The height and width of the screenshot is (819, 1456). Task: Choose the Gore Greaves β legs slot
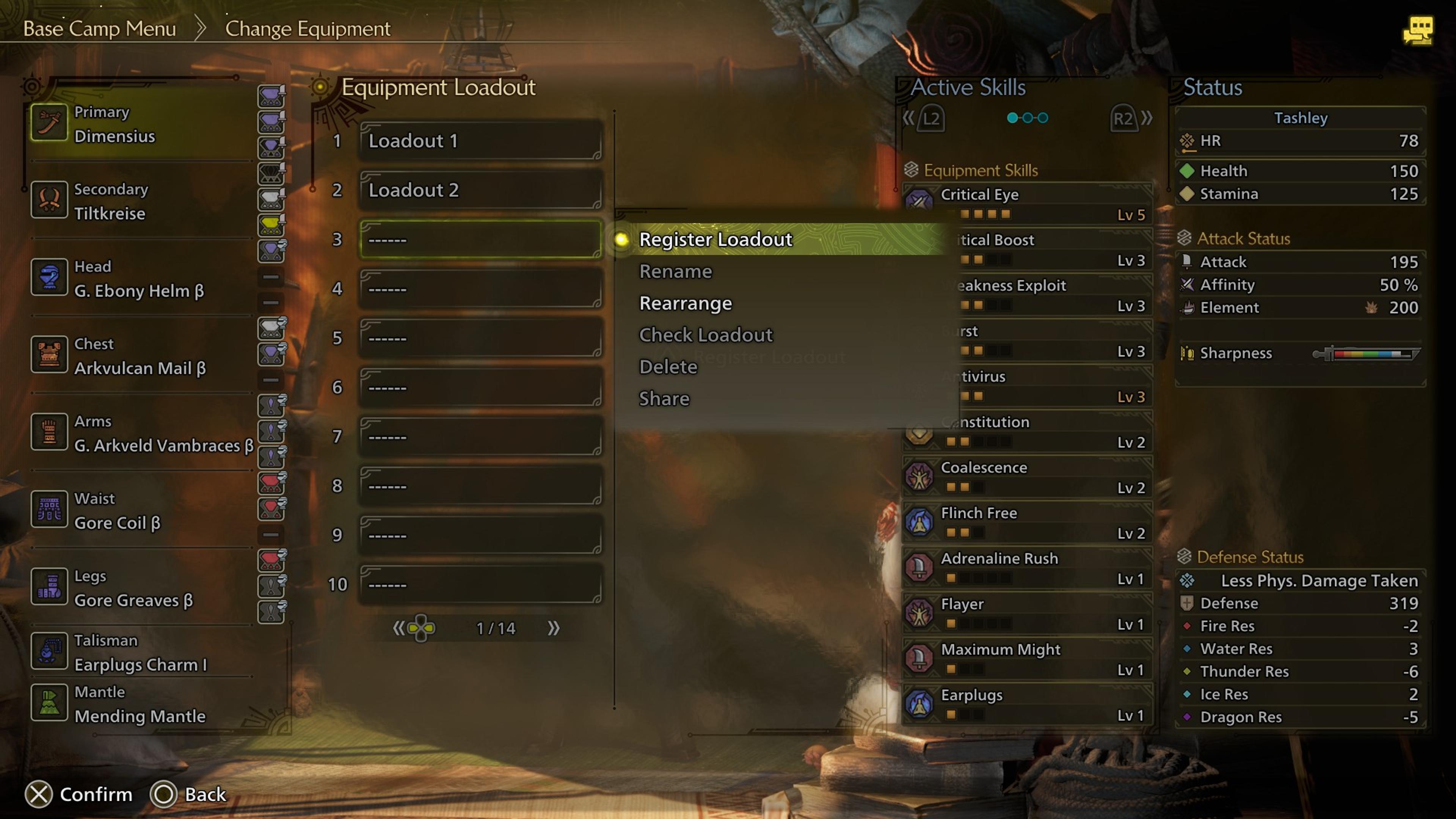(141, 588)
